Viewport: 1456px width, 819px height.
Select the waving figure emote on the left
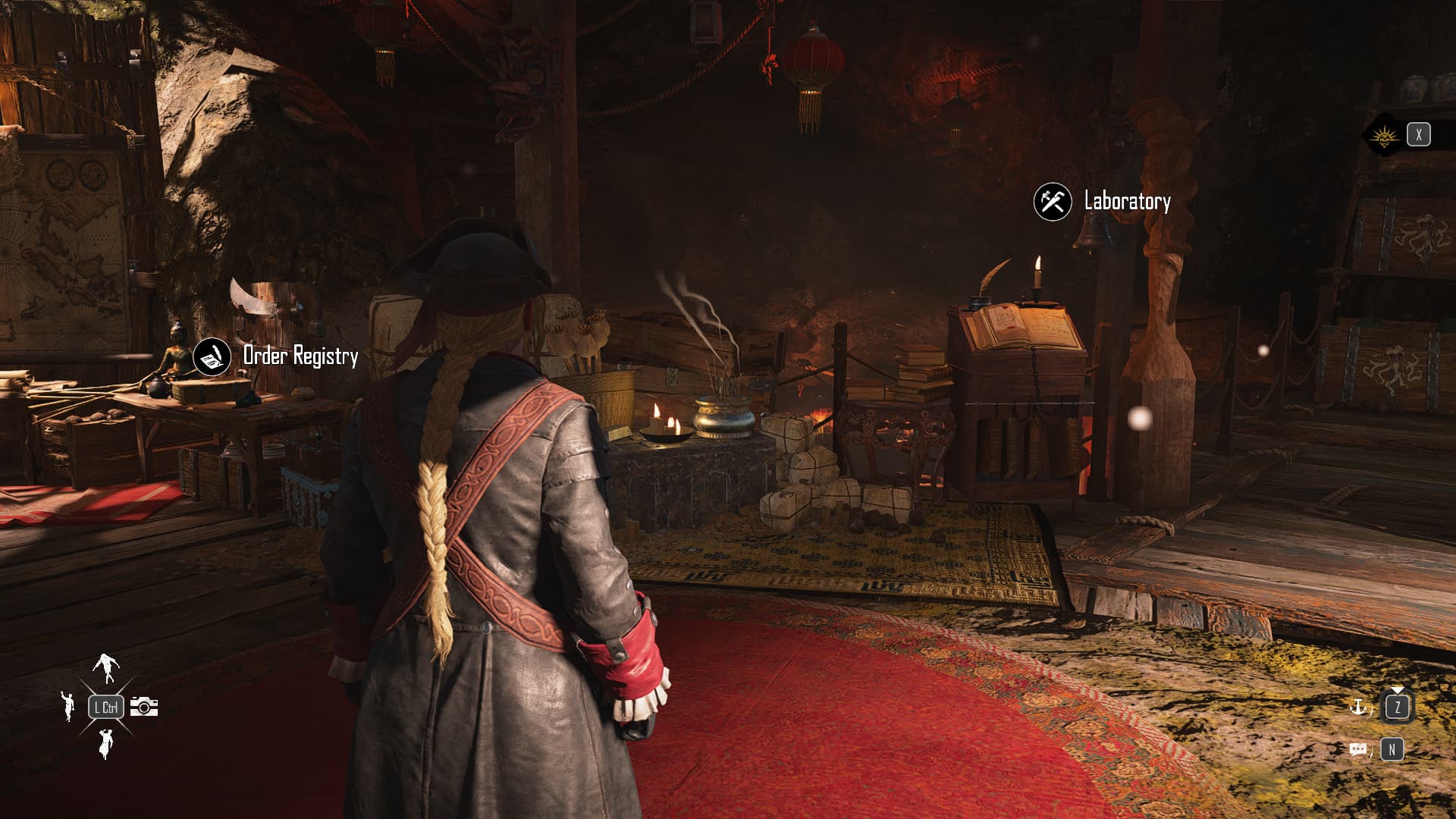(x=68, y=705)
